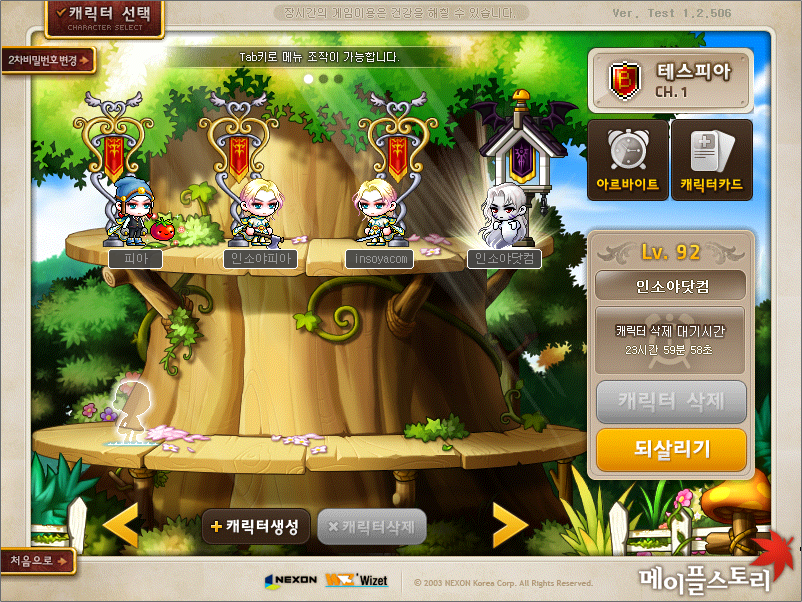This screenshot has width=802, height=602.
Task: Open 2차비밀번호 변경 password change
Action: [x=48, y=60]
